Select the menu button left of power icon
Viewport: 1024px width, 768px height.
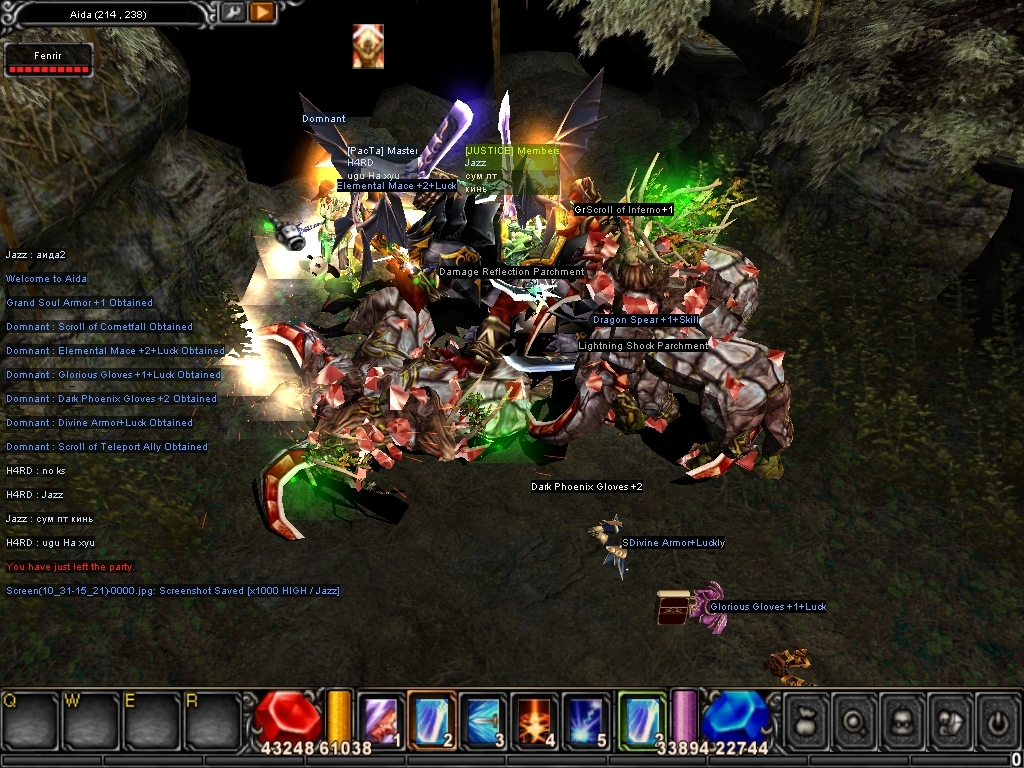tap(953, 720)
